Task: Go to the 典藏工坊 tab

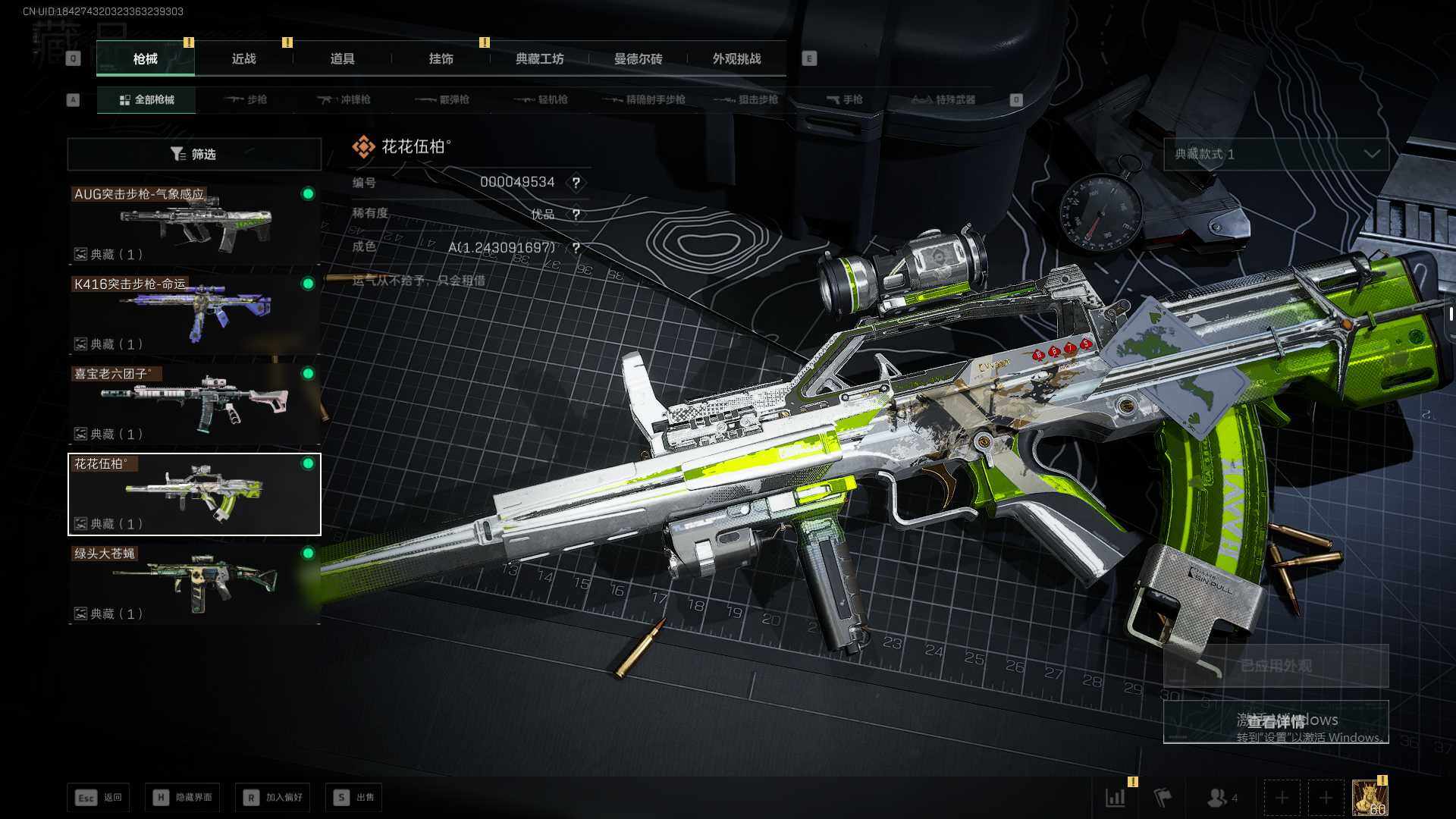Action: (x=539, y=59)
